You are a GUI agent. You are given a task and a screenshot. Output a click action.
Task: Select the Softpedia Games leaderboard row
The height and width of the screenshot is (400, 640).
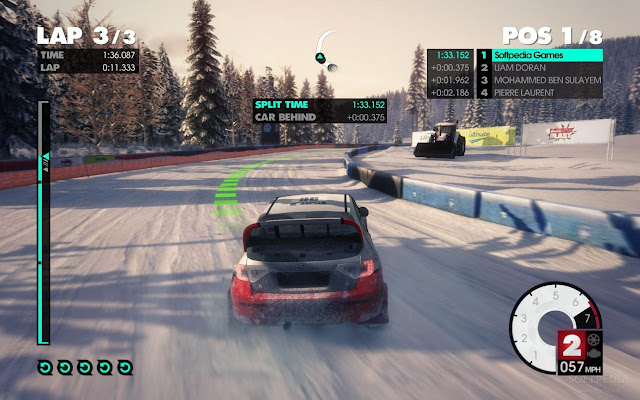[540, 55]
